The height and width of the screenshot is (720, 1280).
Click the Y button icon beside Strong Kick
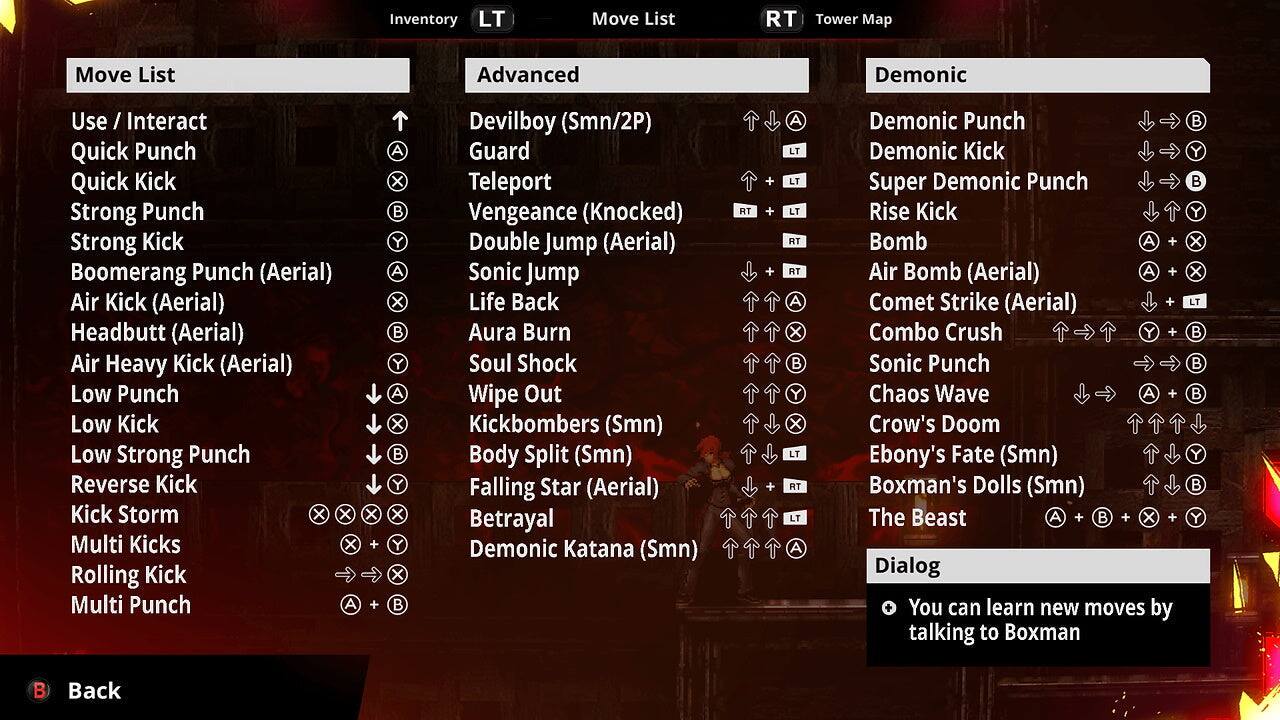(397, 242)
